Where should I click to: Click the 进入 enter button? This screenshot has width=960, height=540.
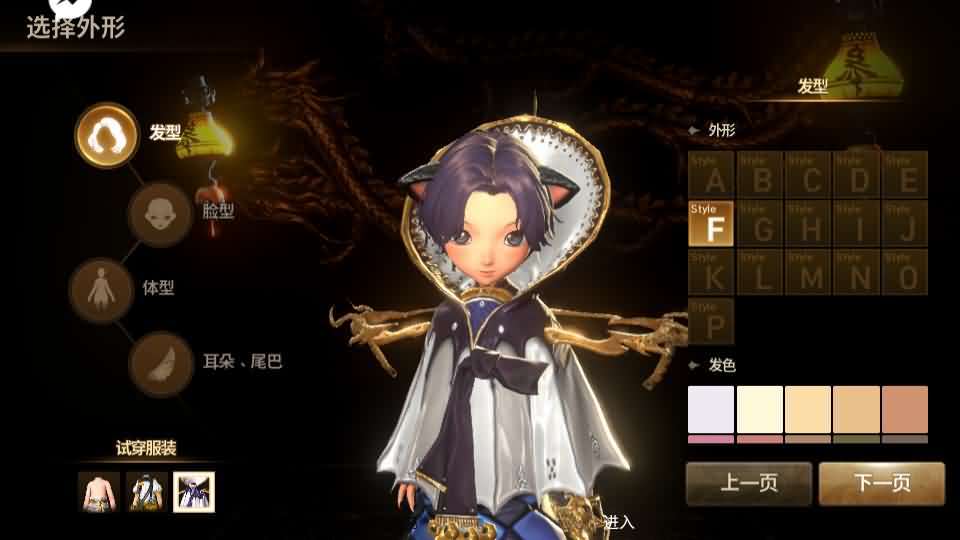click(x=619, y=522)
